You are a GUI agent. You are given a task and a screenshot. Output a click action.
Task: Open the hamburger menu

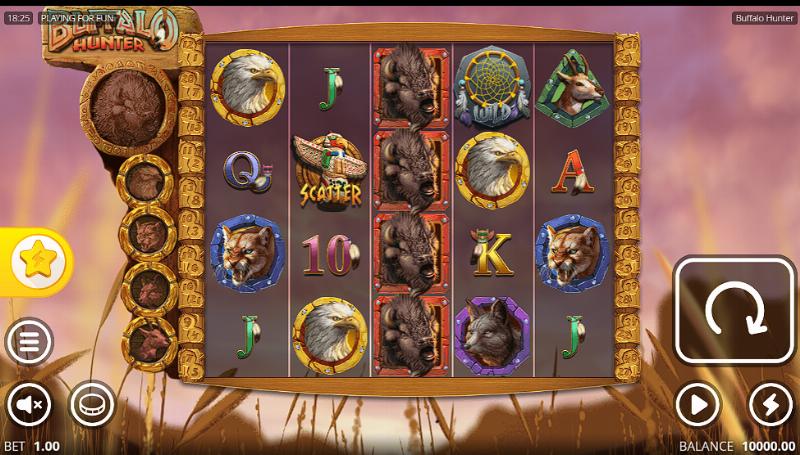point(29,343)
